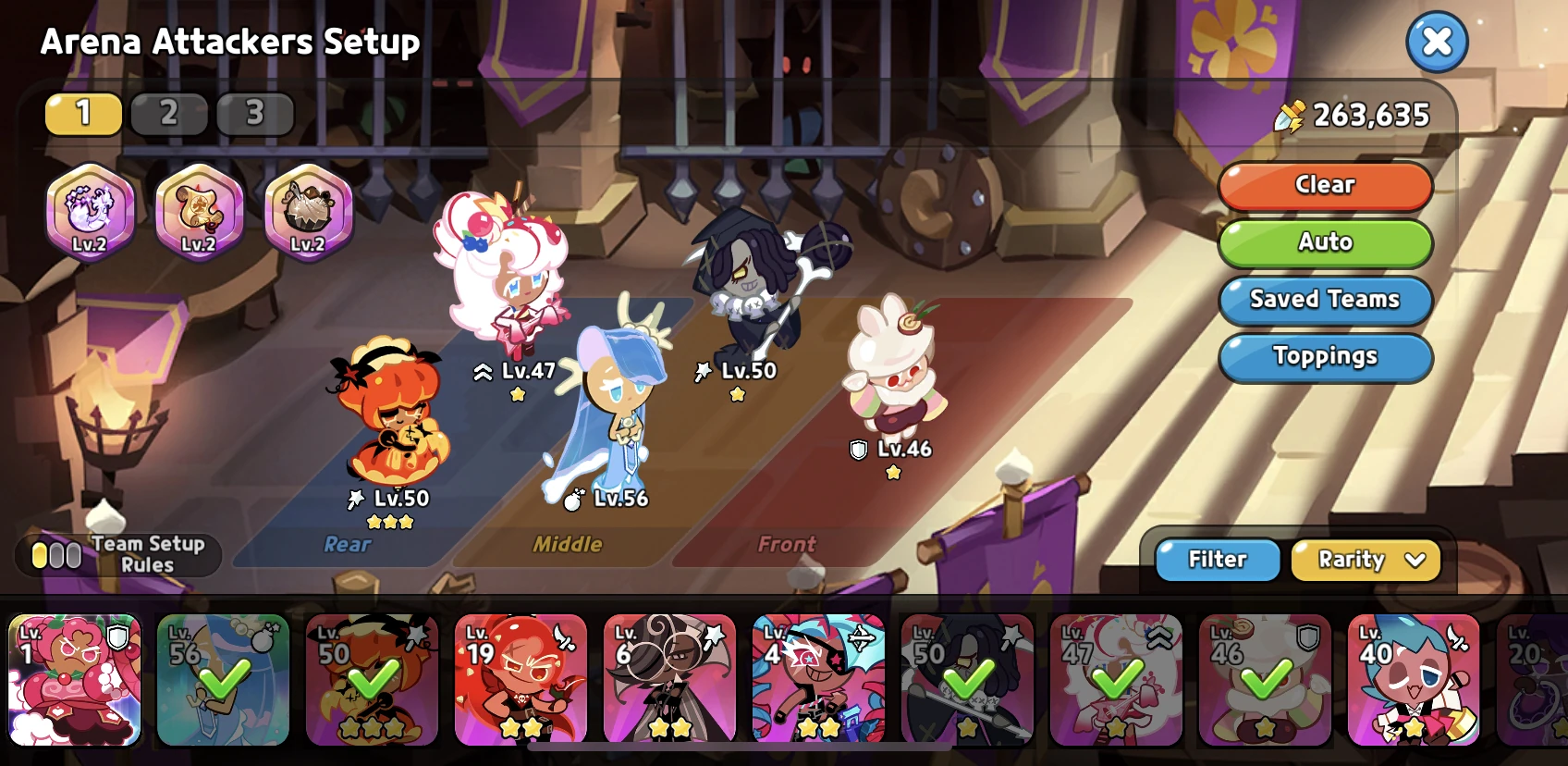Switch to team preset tab 3

tap(254, 115)
